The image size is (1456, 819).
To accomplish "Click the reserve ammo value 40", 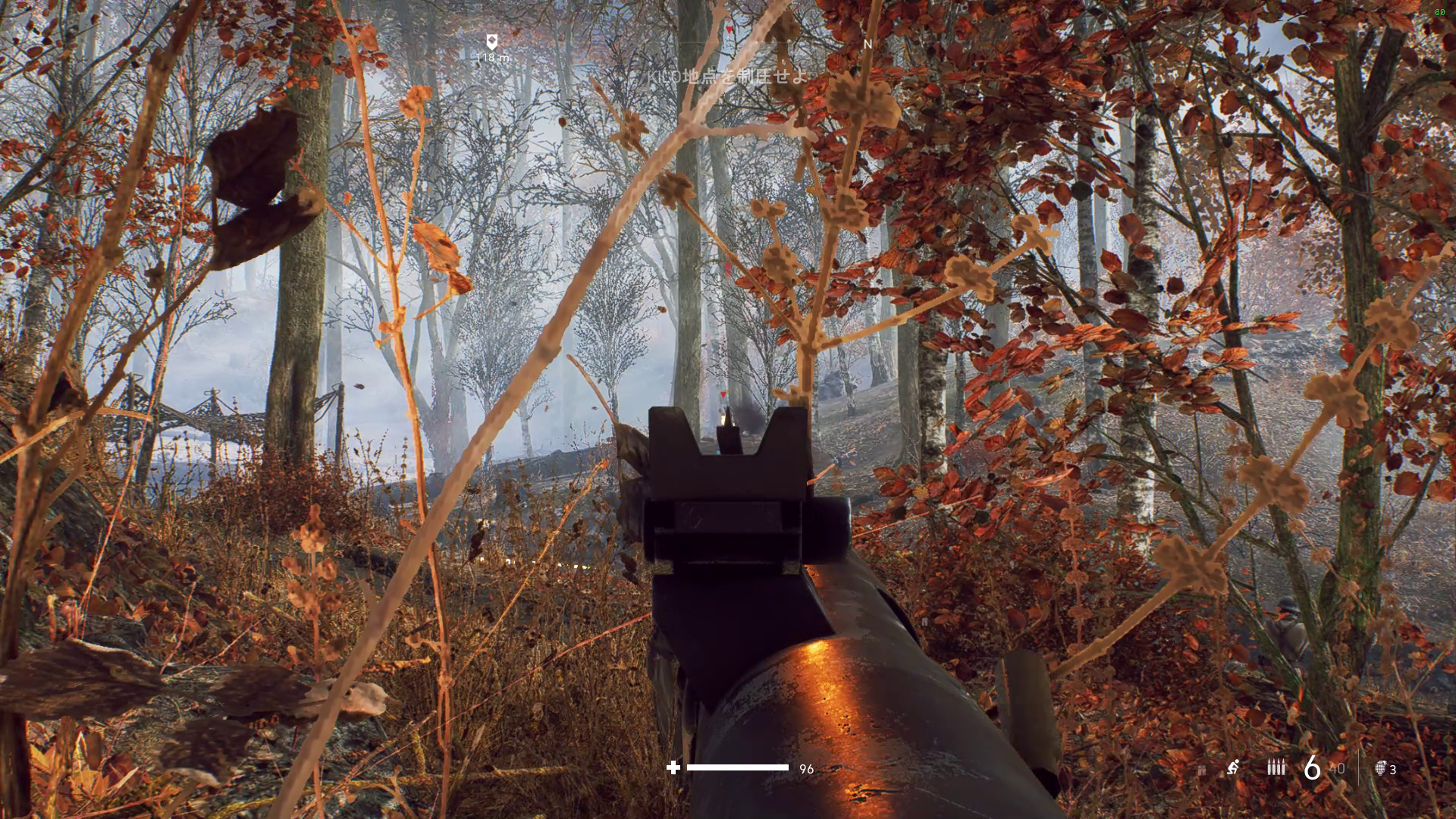I will click(x=1338, y=768).
